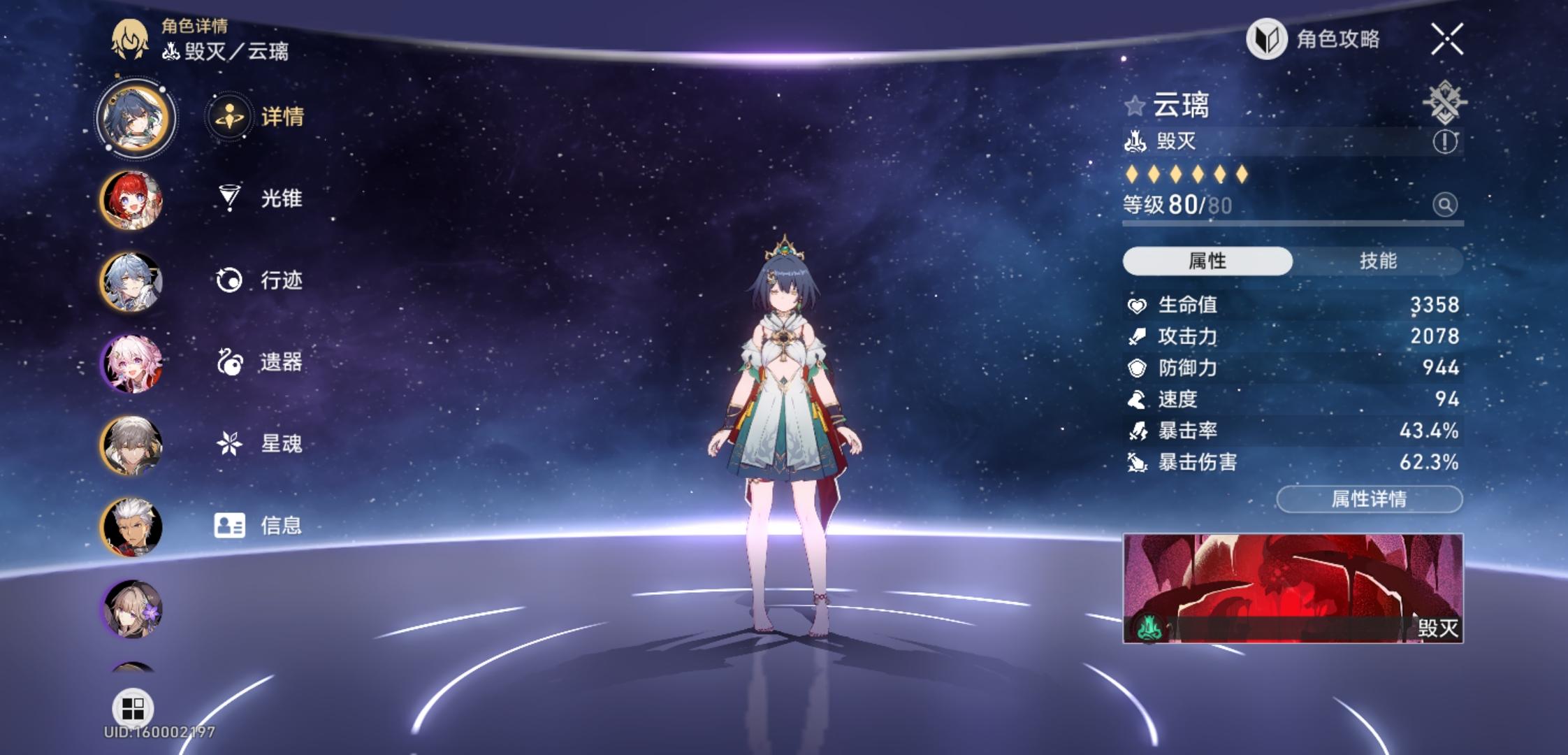The height and width of the screenshot is (755, 1568).
Task: Click the exclamation info icon by 毁灭
Action: (x=1444, y=142)
